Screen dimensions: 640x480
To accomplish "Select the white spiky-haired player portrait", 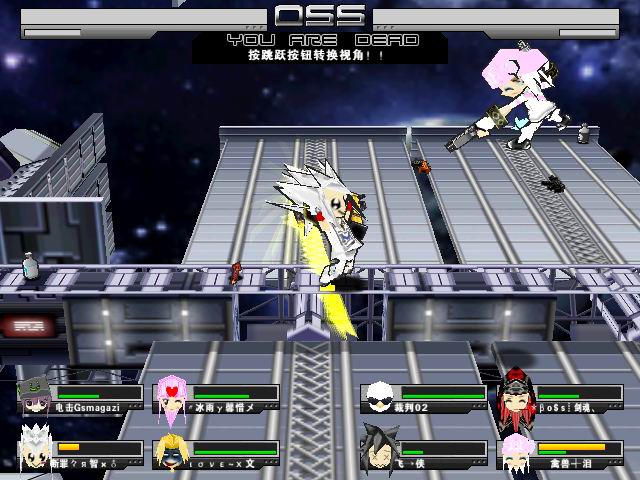I will 36,450.
